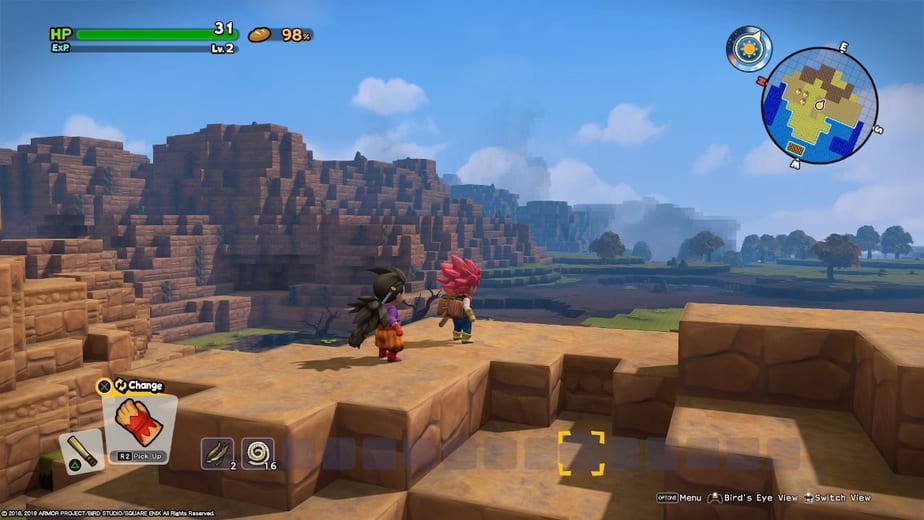The image size is (924, 520).
Task: Click the bread hunger icon
Action: (260, 35)
